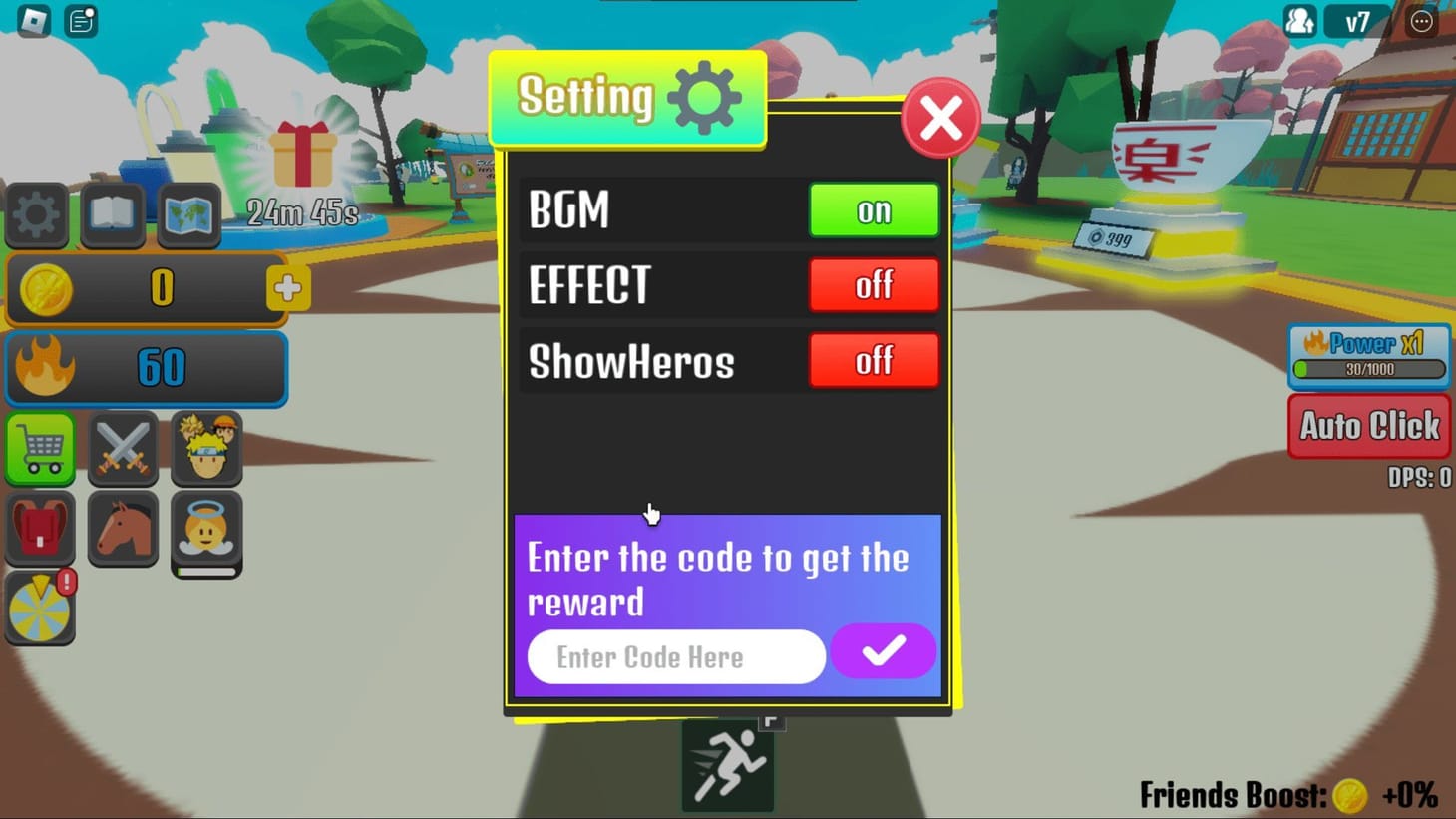Open the shop cart icon

tap(39, 449)
